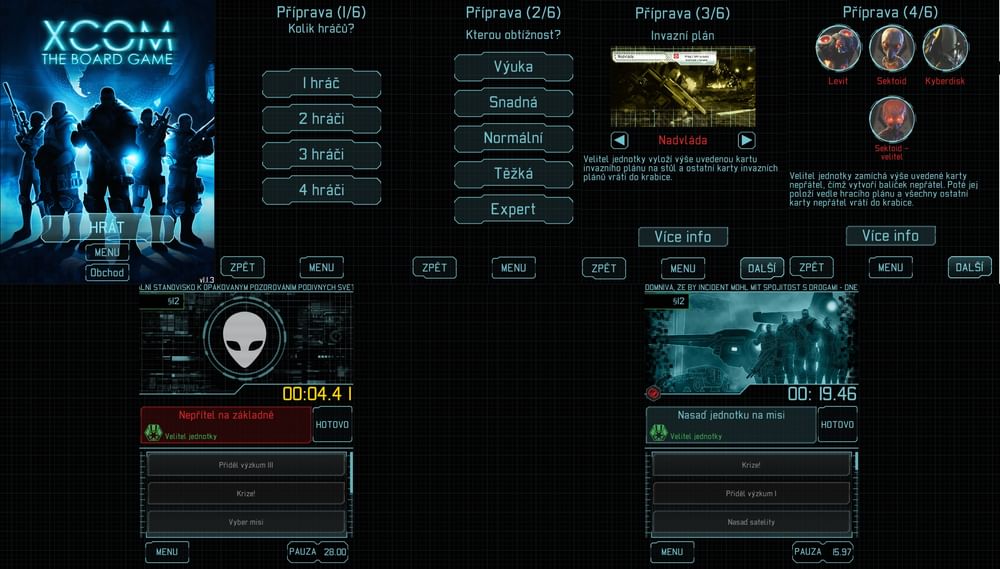Choose the Výuka tutorial difficulty
Screen dimensions: 1000x569
click(513, 67)
